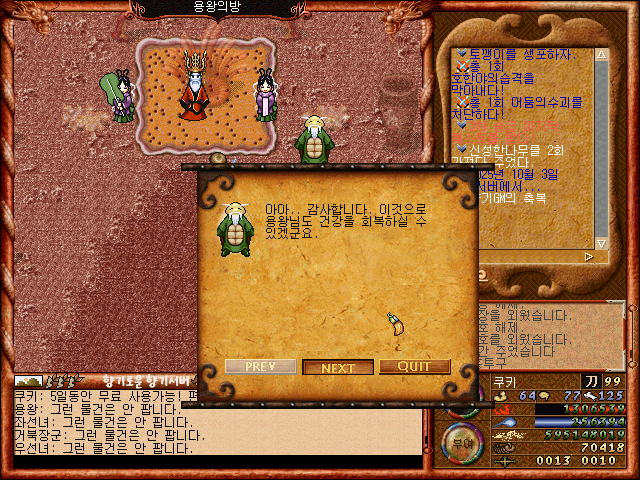This screenshot has height=480, width=640.
Task: Click NEXT to continue the dialogue
Action: coord(338,367)
